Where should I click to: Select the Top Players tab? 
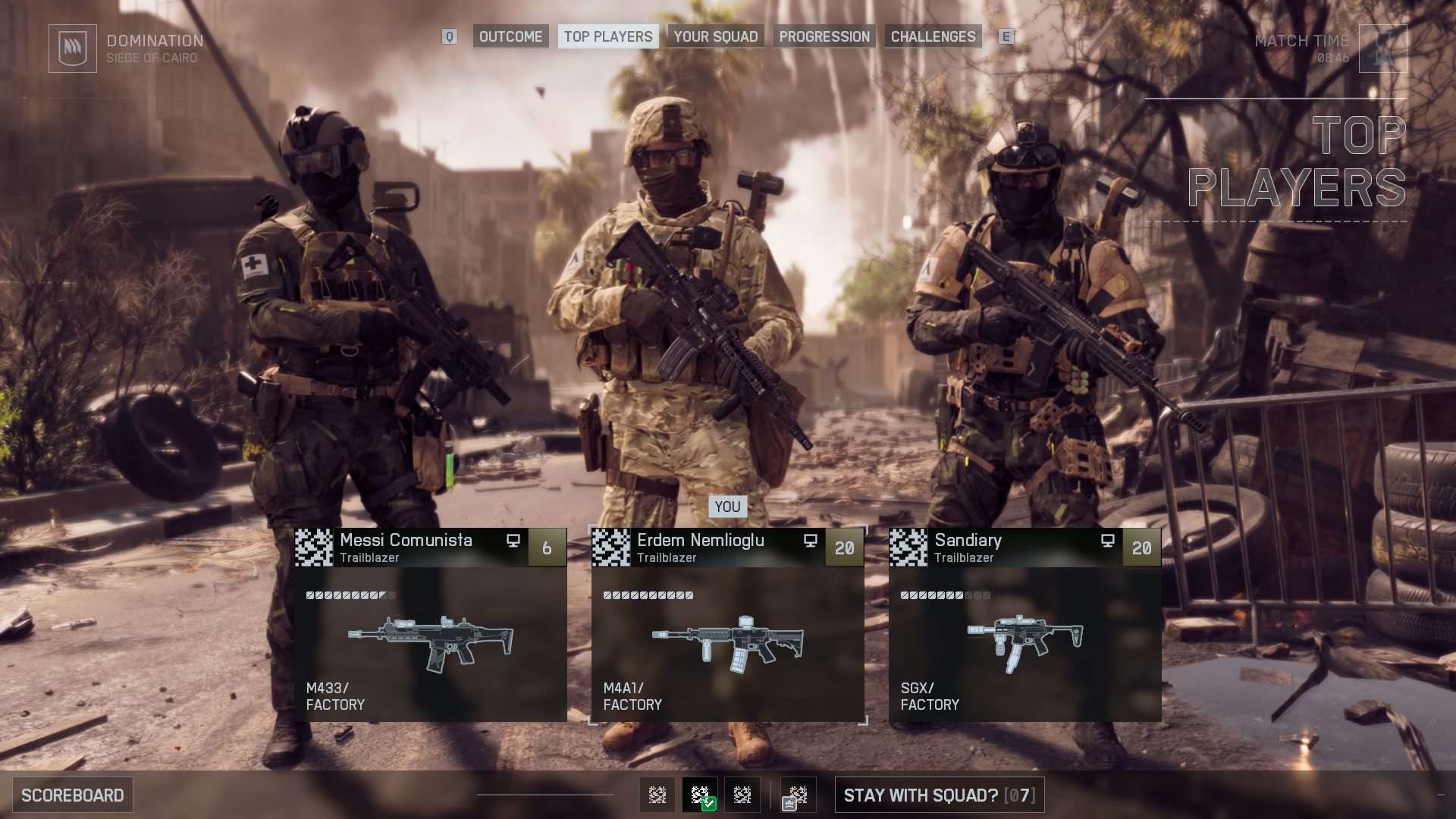[608, 36]
